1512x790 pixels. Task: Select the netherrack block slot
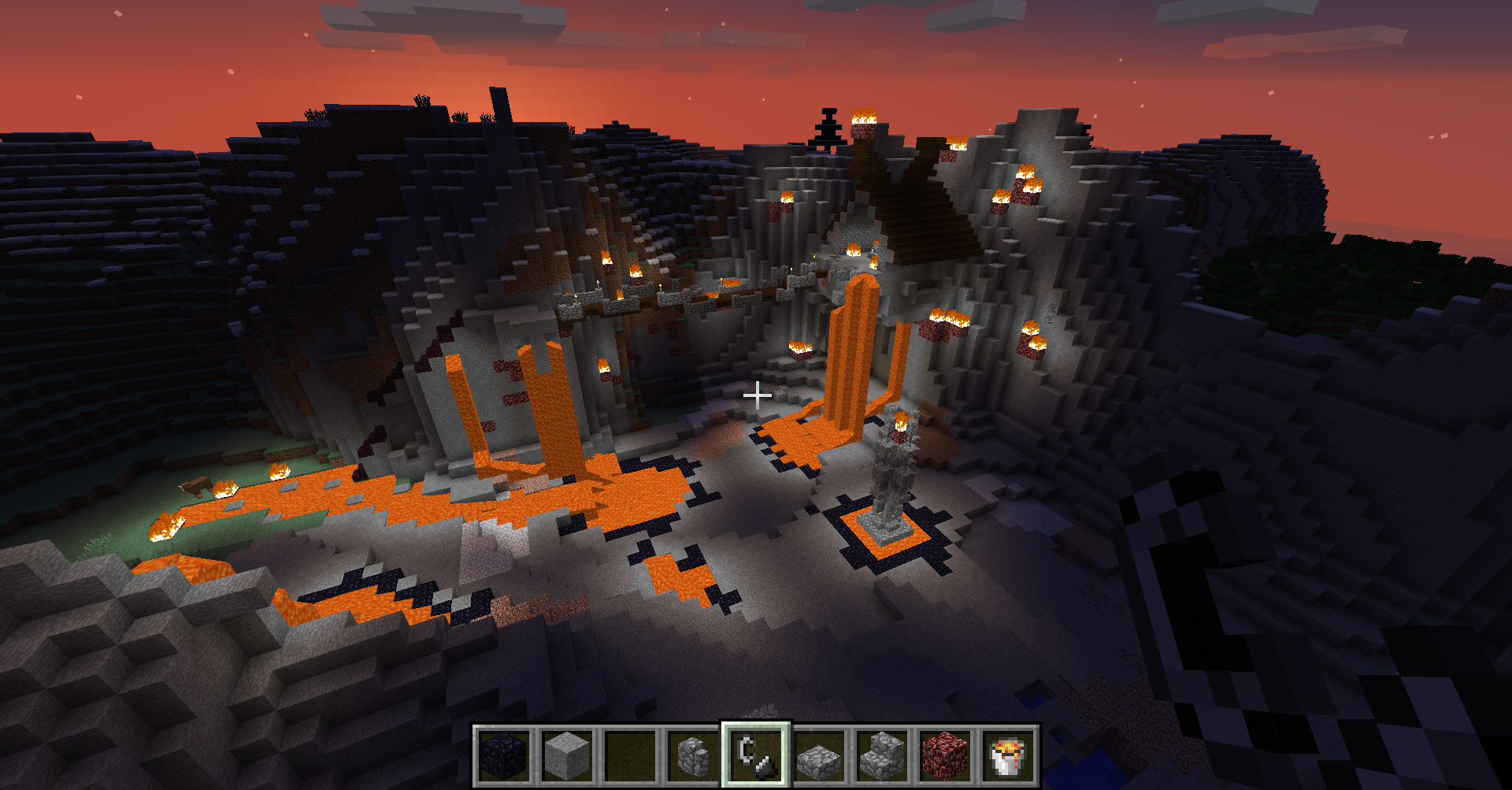pos(946,756)
